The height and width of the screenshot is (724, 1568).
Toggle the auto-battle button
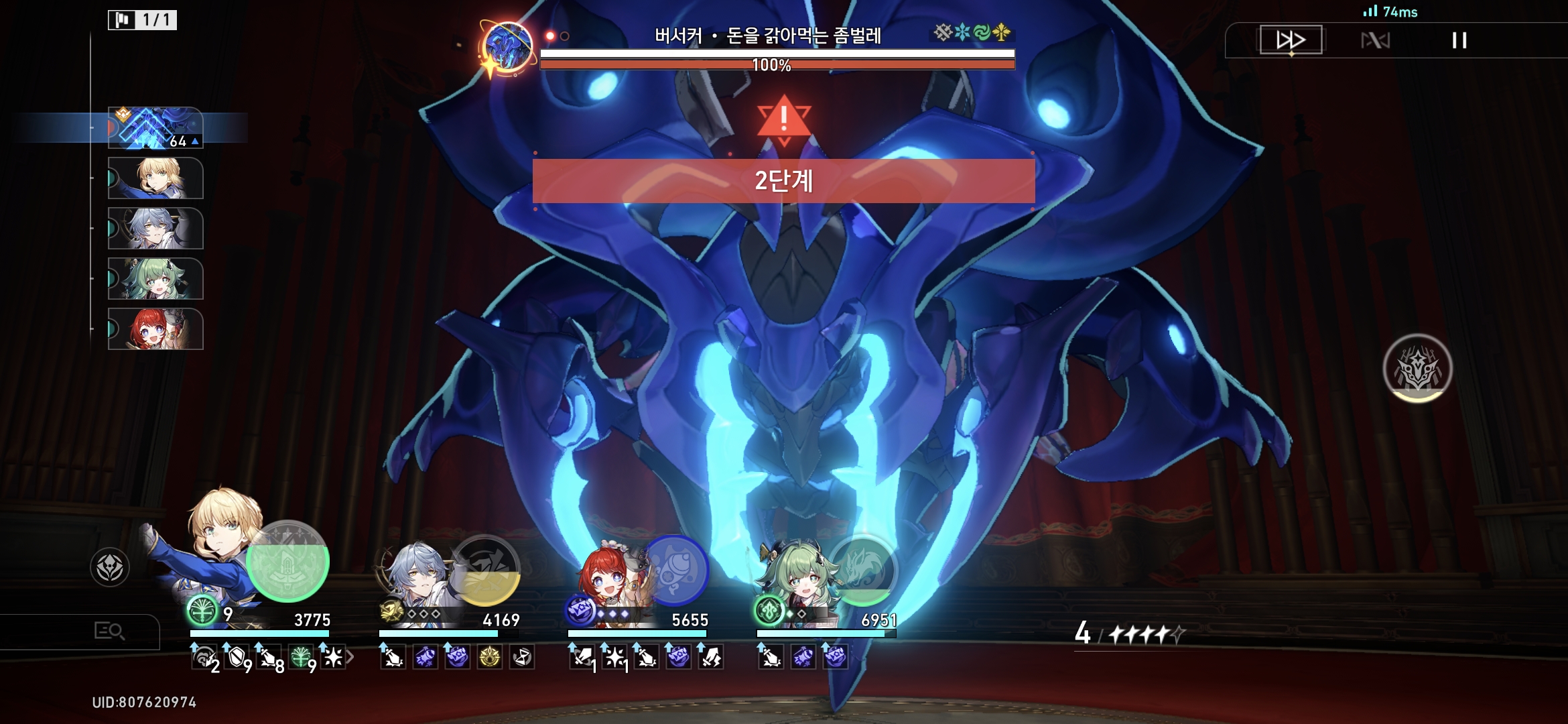coord(1375,41)
